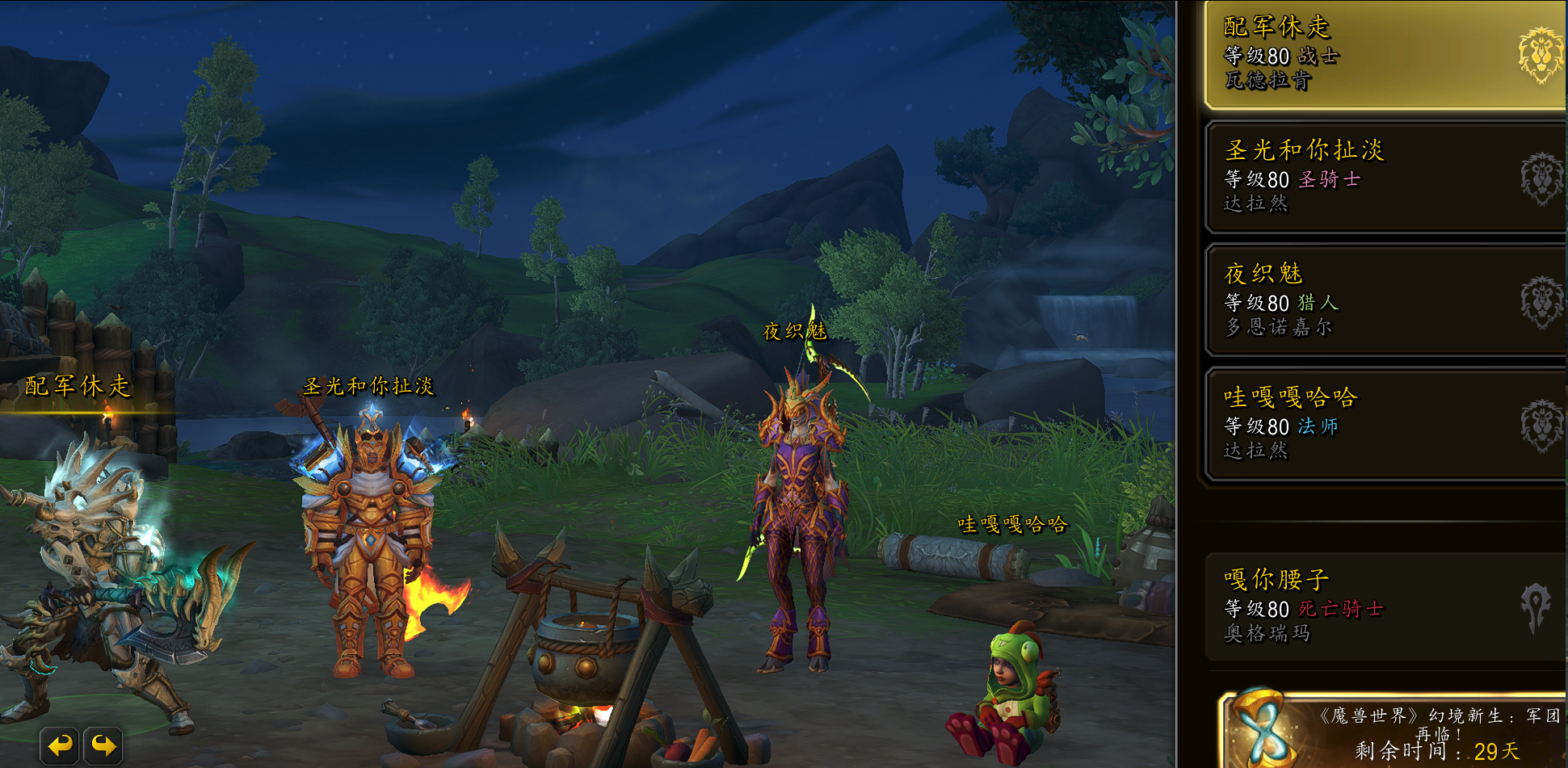Rotate character with the right arrow button
1568x768 pixels.
(x=103, y=745)
